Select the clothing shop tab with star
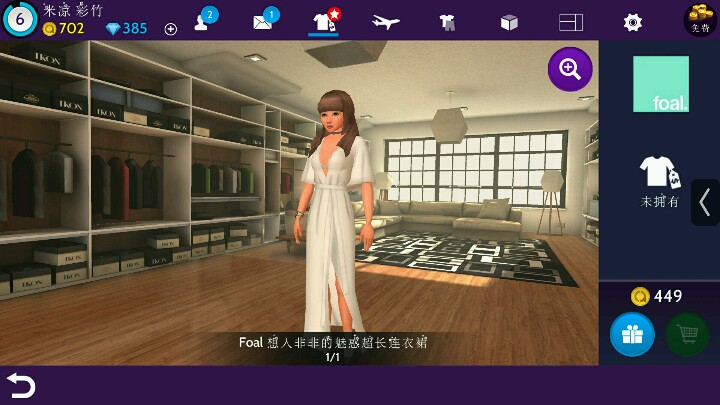The width and height of the screenshot is (720, 405). coord(324,21)
